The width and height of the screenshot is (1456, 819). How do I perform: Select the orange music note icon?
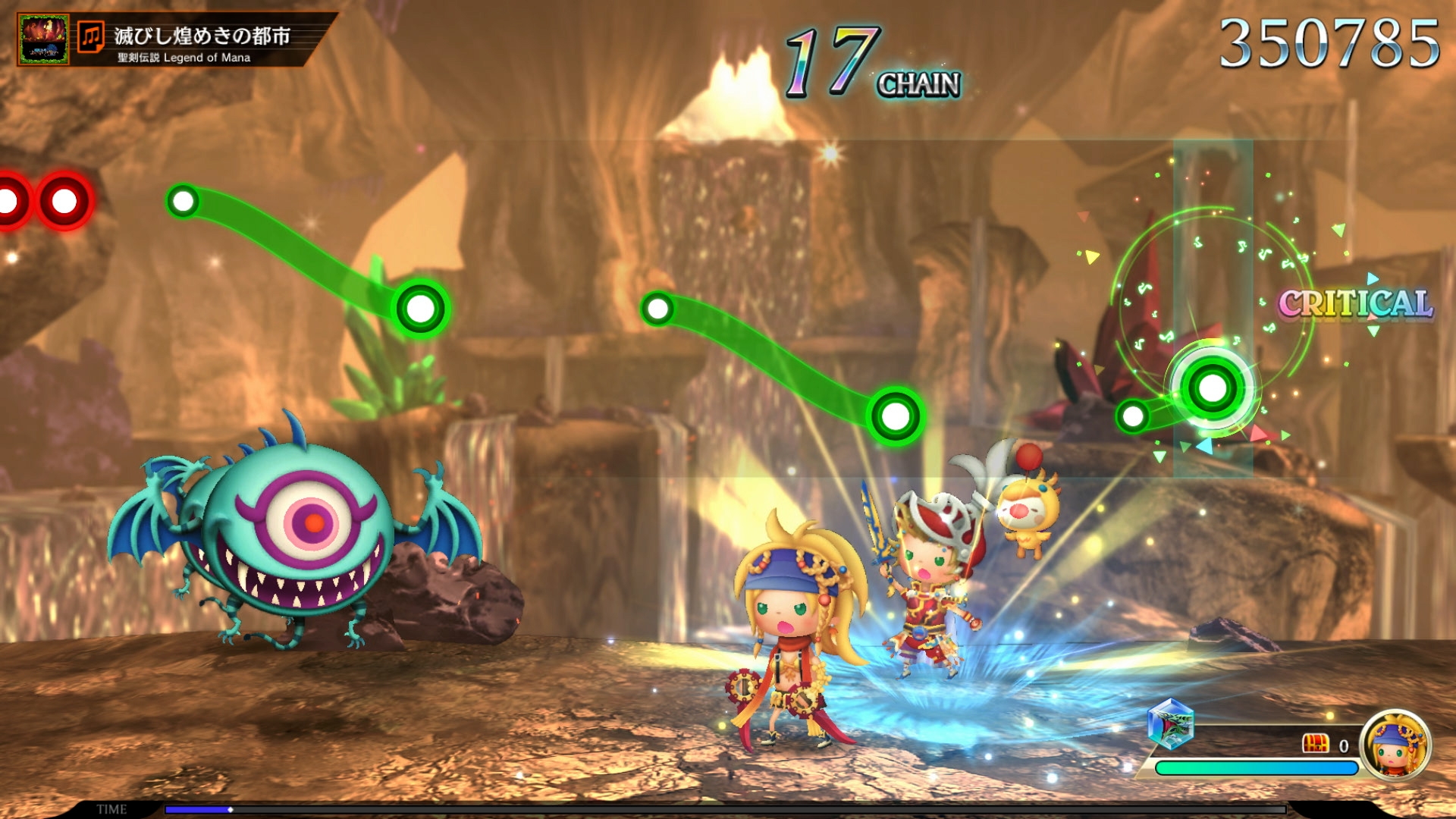91,36
